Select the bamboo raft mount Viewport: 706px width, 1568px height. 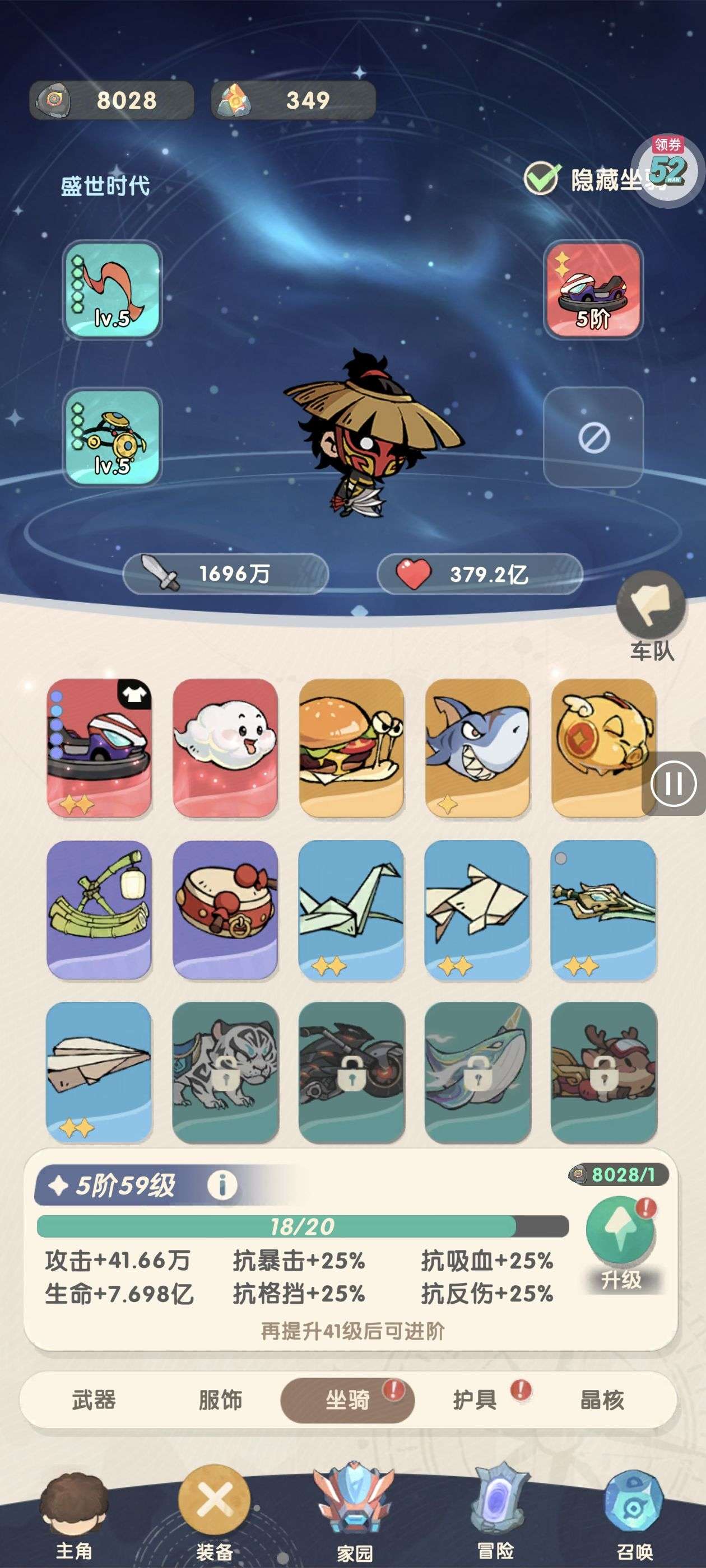99,909
